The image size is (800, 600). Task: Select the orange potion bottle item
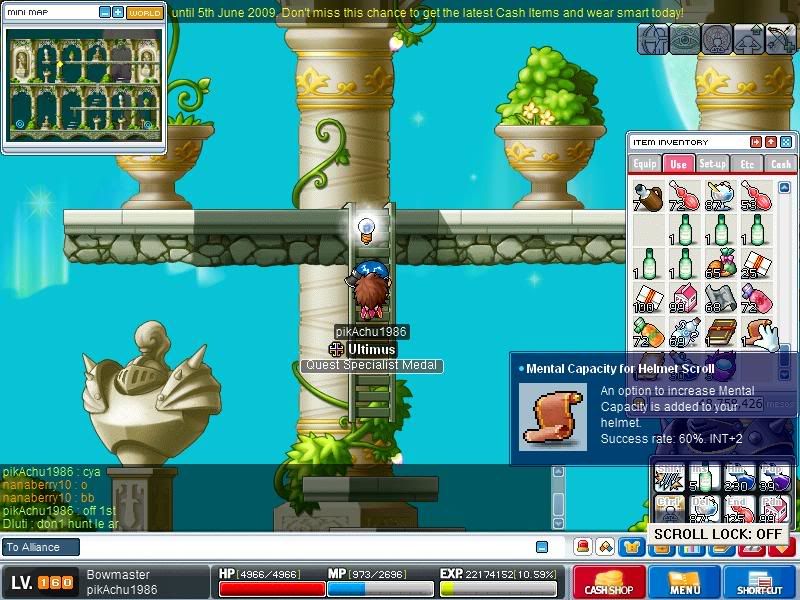pos(647,332)
